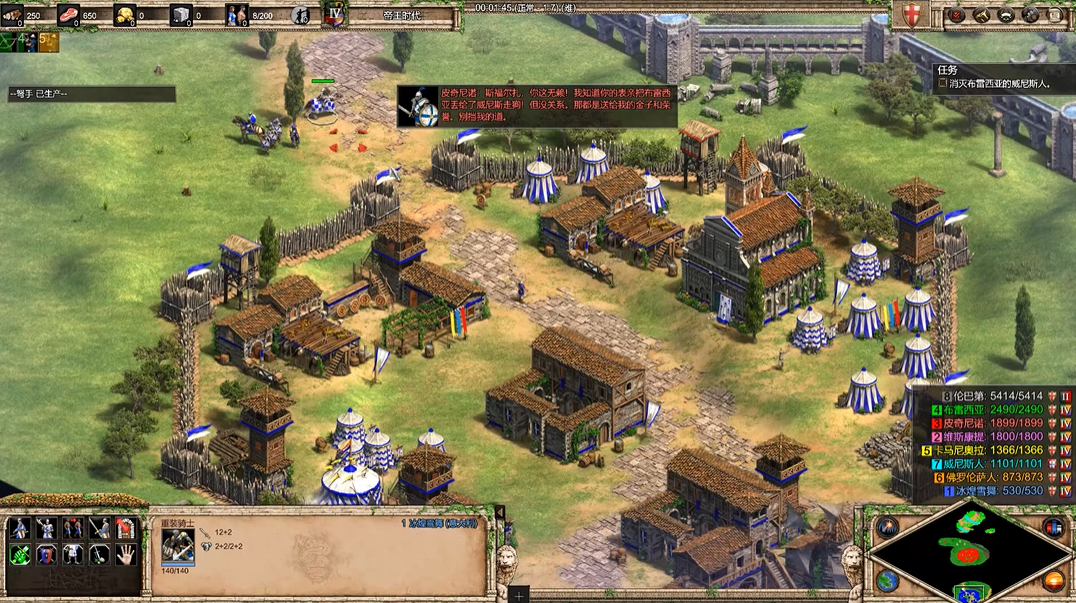Activate the signal flare button beside minimap
The height and width of the screenshot is (603, 1076).
887,527
